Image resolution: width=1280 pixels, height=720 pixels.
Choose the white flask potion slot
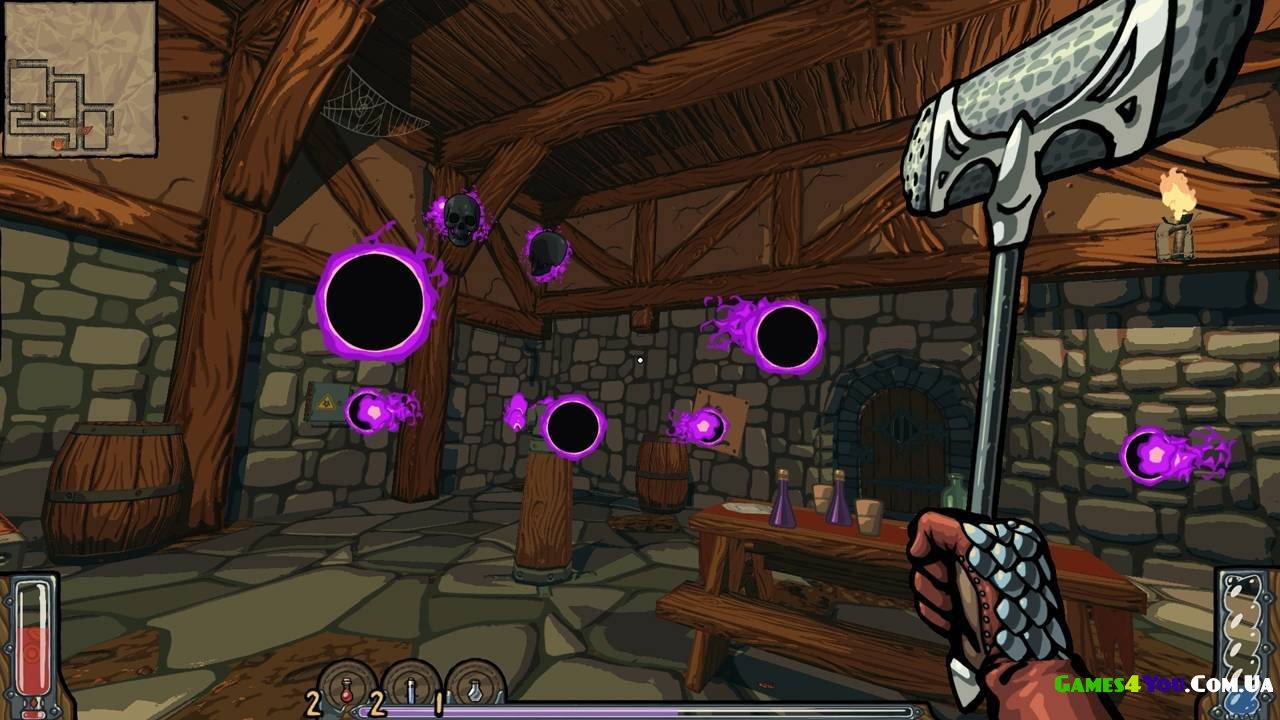coord(475,689)
